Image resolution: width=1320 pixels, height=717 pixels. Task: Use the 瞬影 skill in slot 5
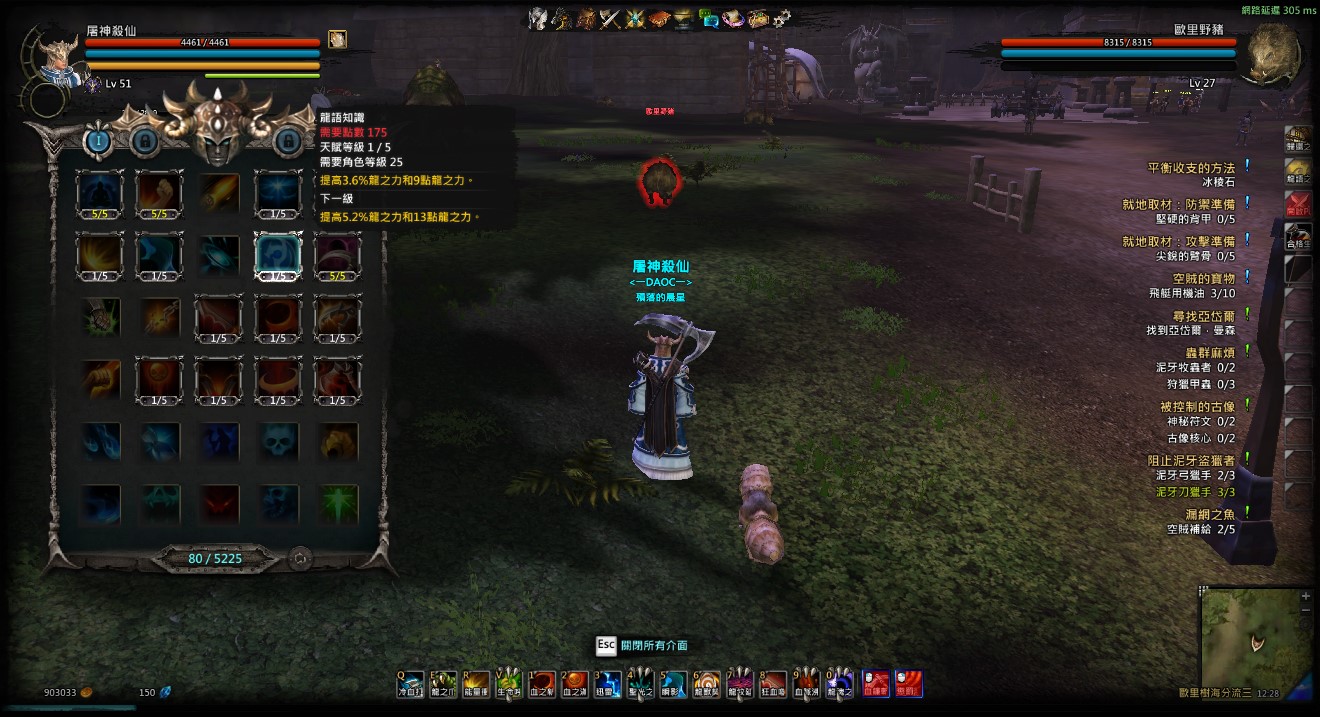[673, 684]
